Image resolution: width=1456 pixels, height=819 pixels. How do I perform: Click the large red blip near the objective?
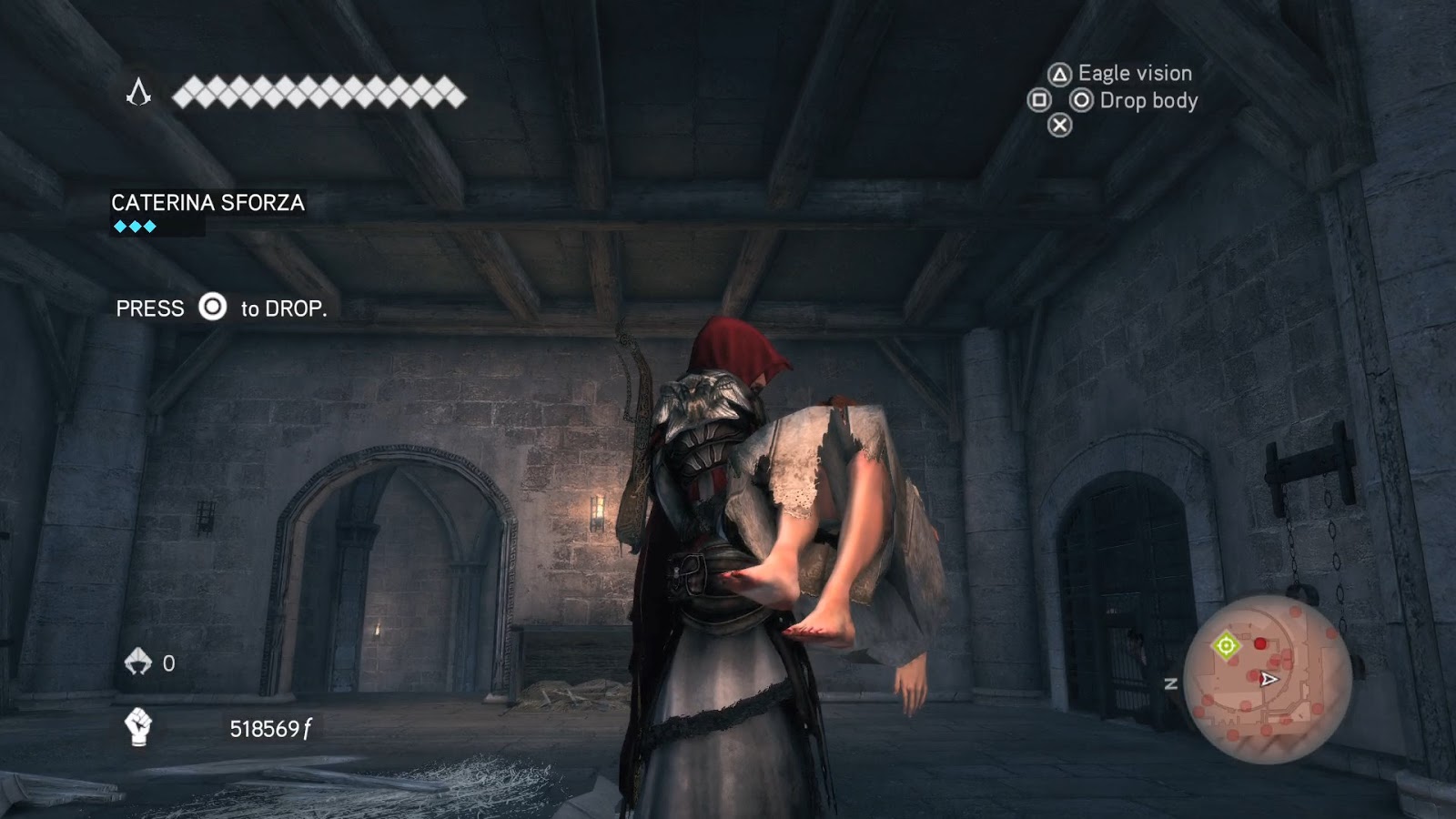pyautogui.click(x=1260, y=643)
